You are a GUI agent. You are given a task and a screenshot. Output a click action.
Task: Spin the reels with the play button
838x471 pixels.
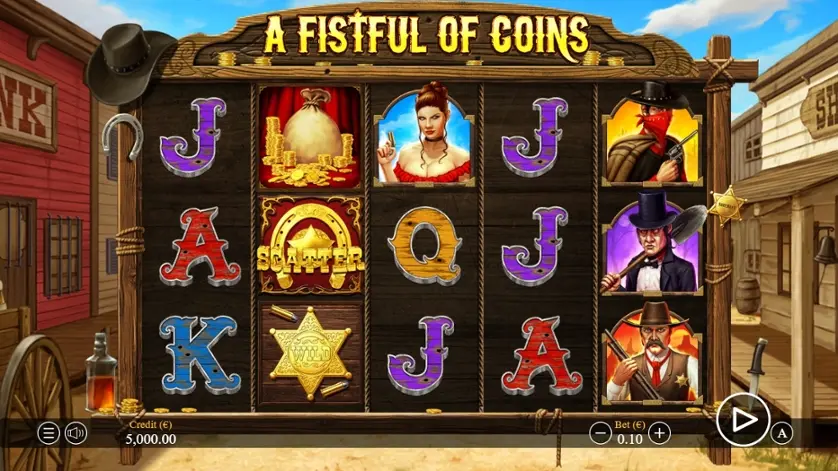click(743, 421)
